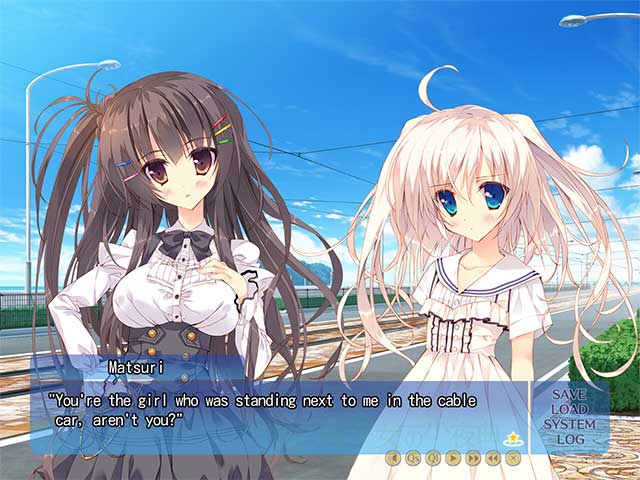Skip forward with the double right arrow button
The height and width of the screenshot is (480, 640).
click(473, 458)
